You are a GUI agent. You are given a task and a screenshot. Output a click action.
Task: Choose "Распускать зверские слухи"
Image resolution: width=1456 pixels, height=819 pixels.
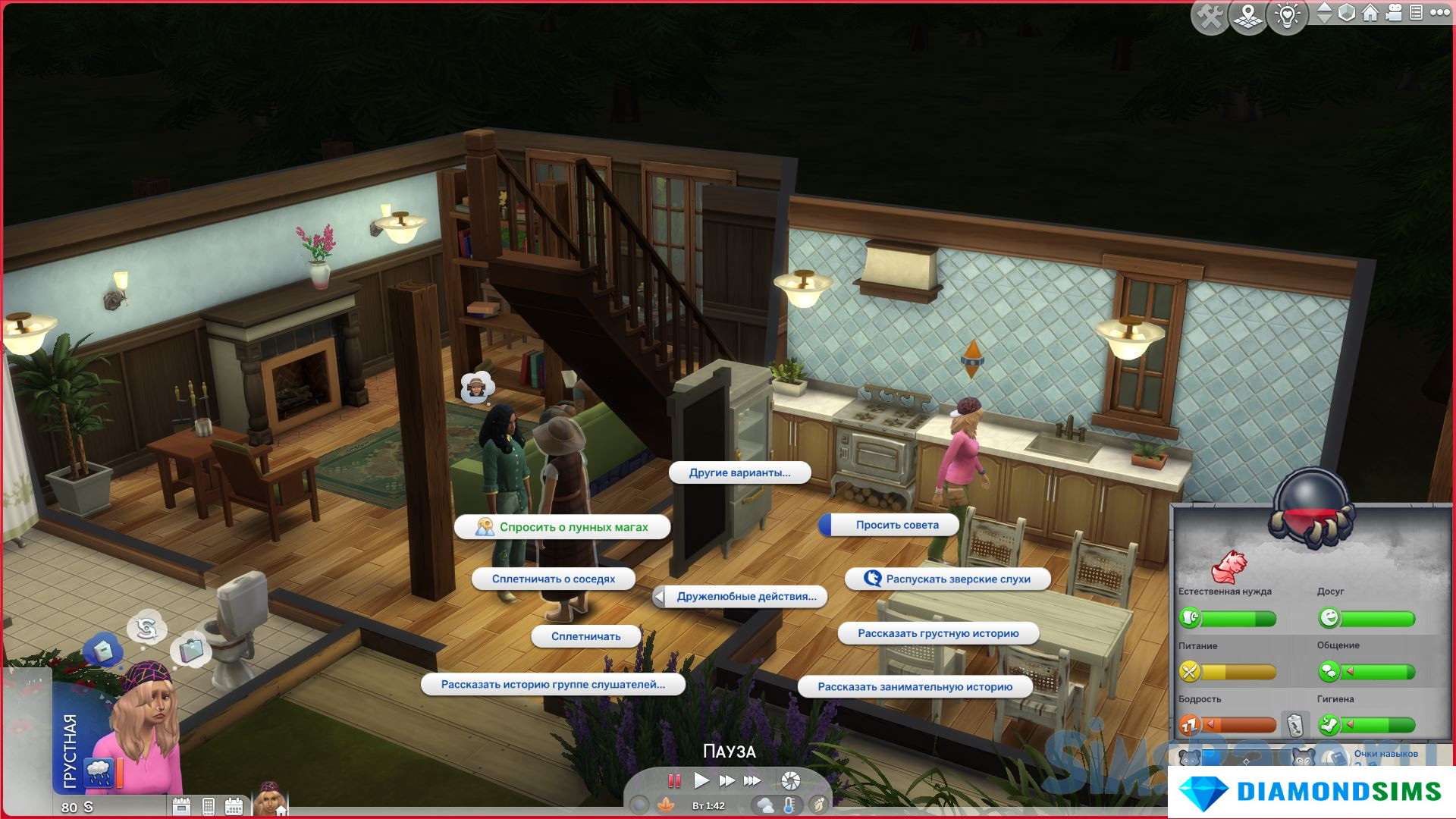[948, 579]
